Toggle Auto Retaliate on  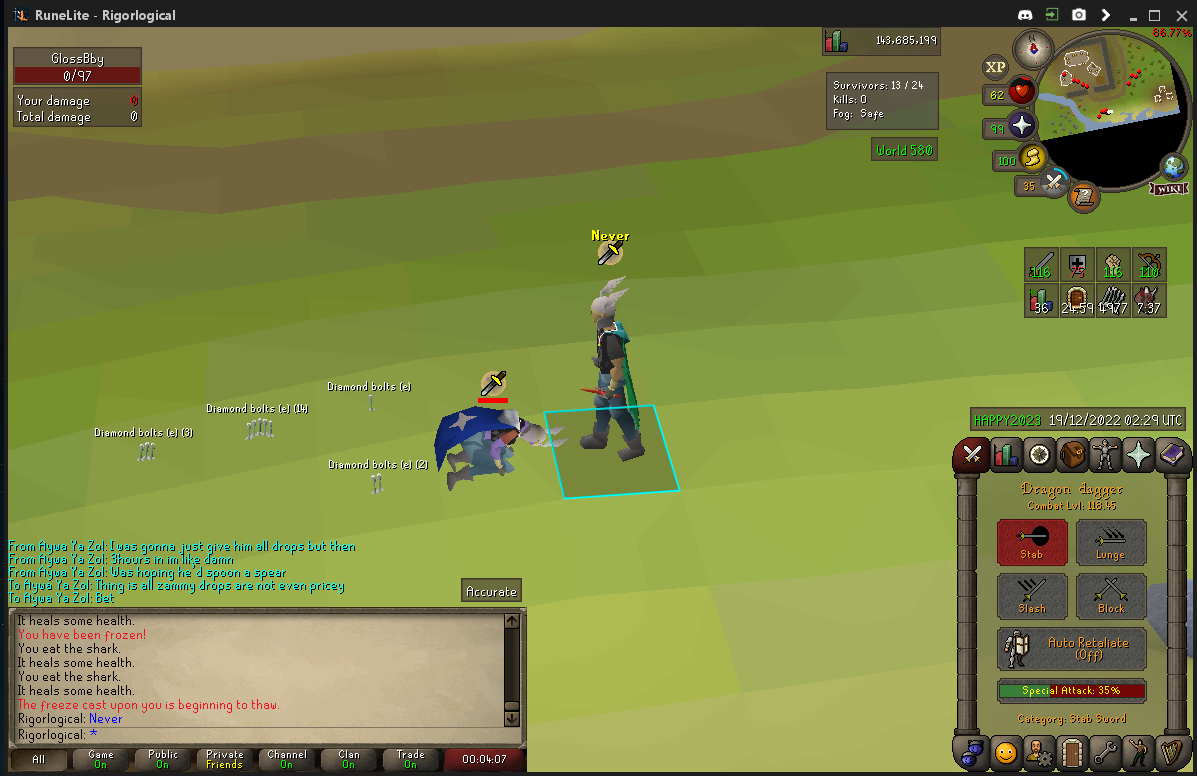(x=1072, y=649)
